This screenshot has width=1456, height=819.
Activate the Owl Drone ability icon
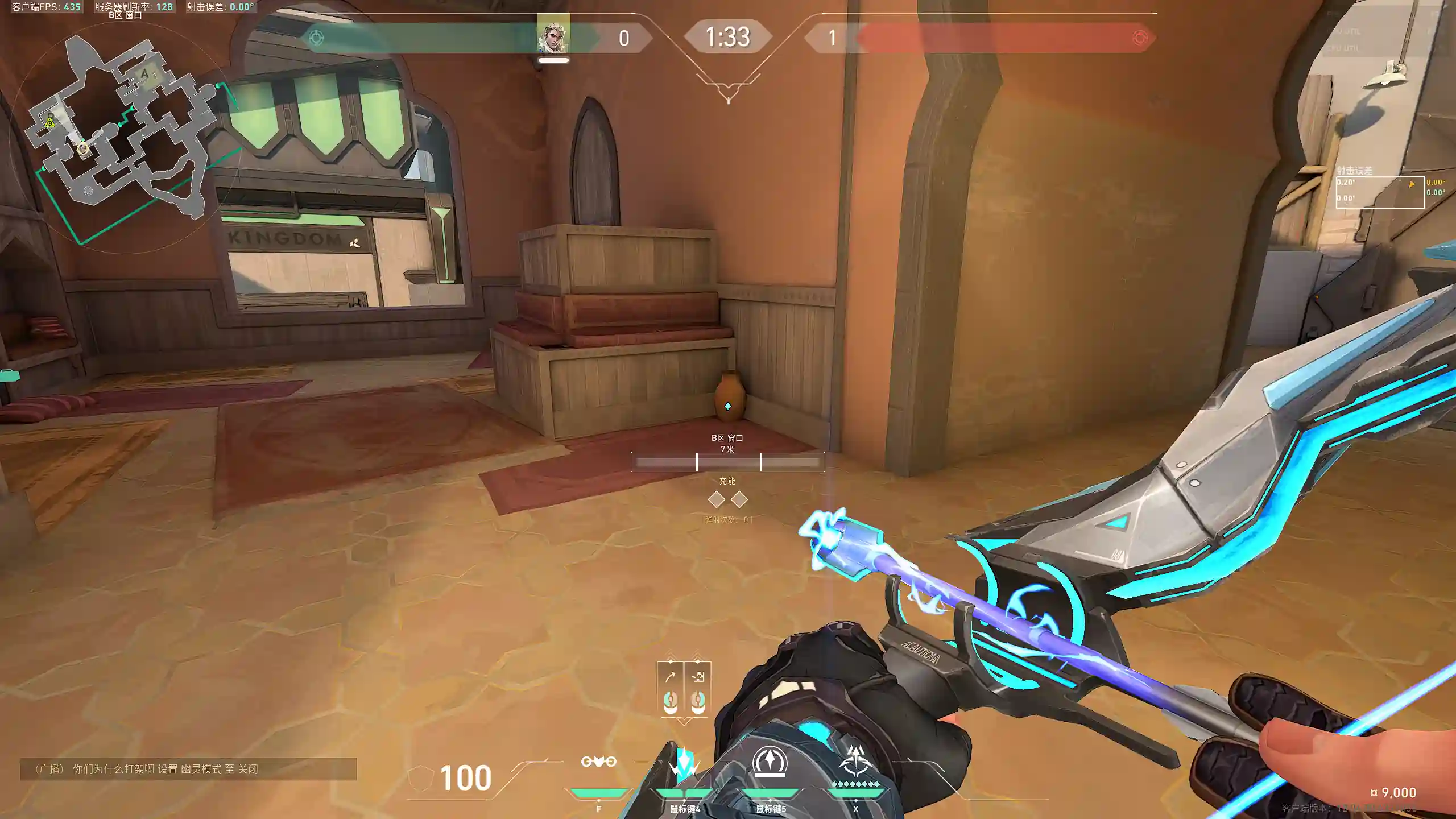[598, 763]
